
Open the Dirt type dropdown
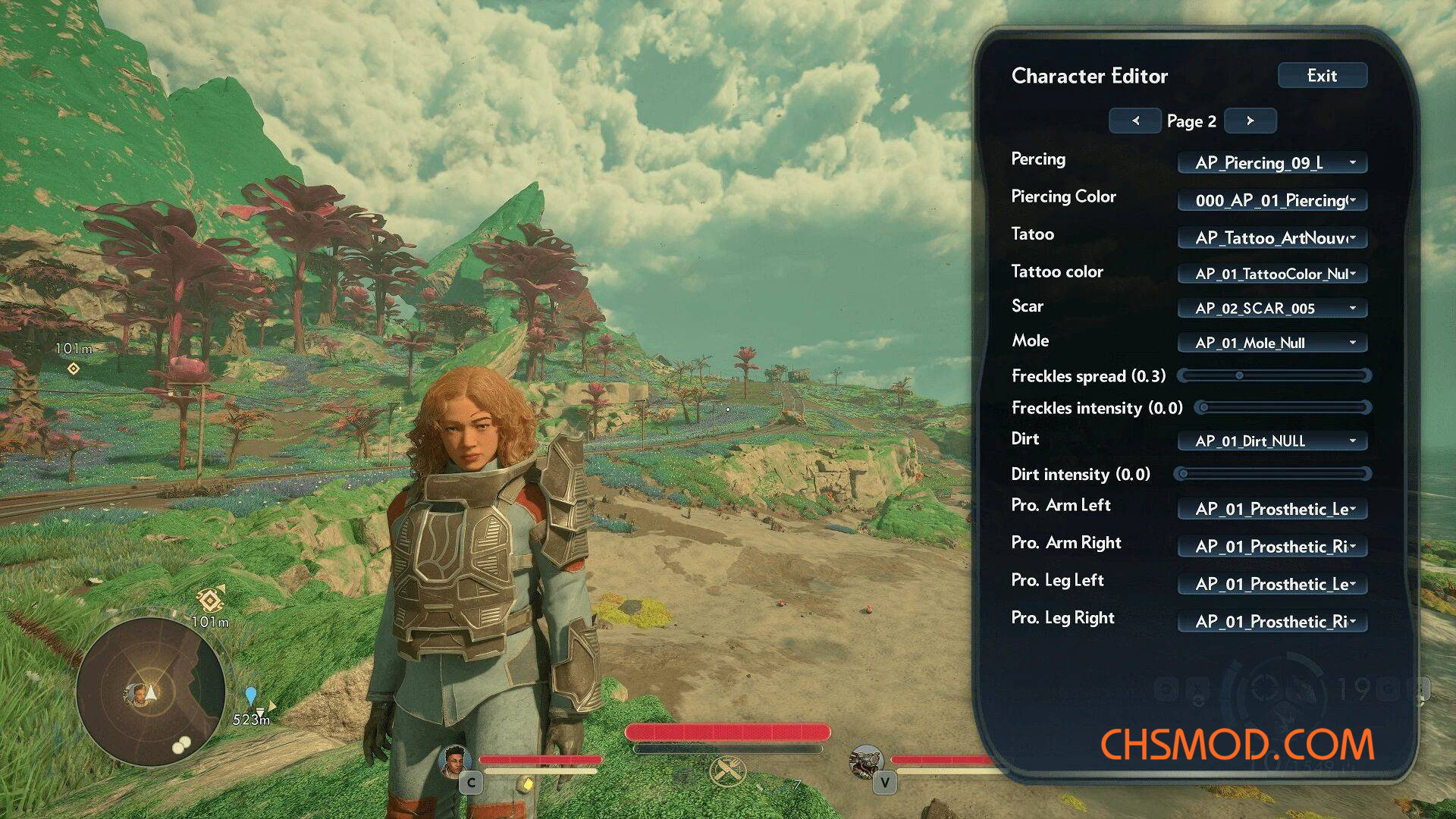click(x=1272, y=441)
